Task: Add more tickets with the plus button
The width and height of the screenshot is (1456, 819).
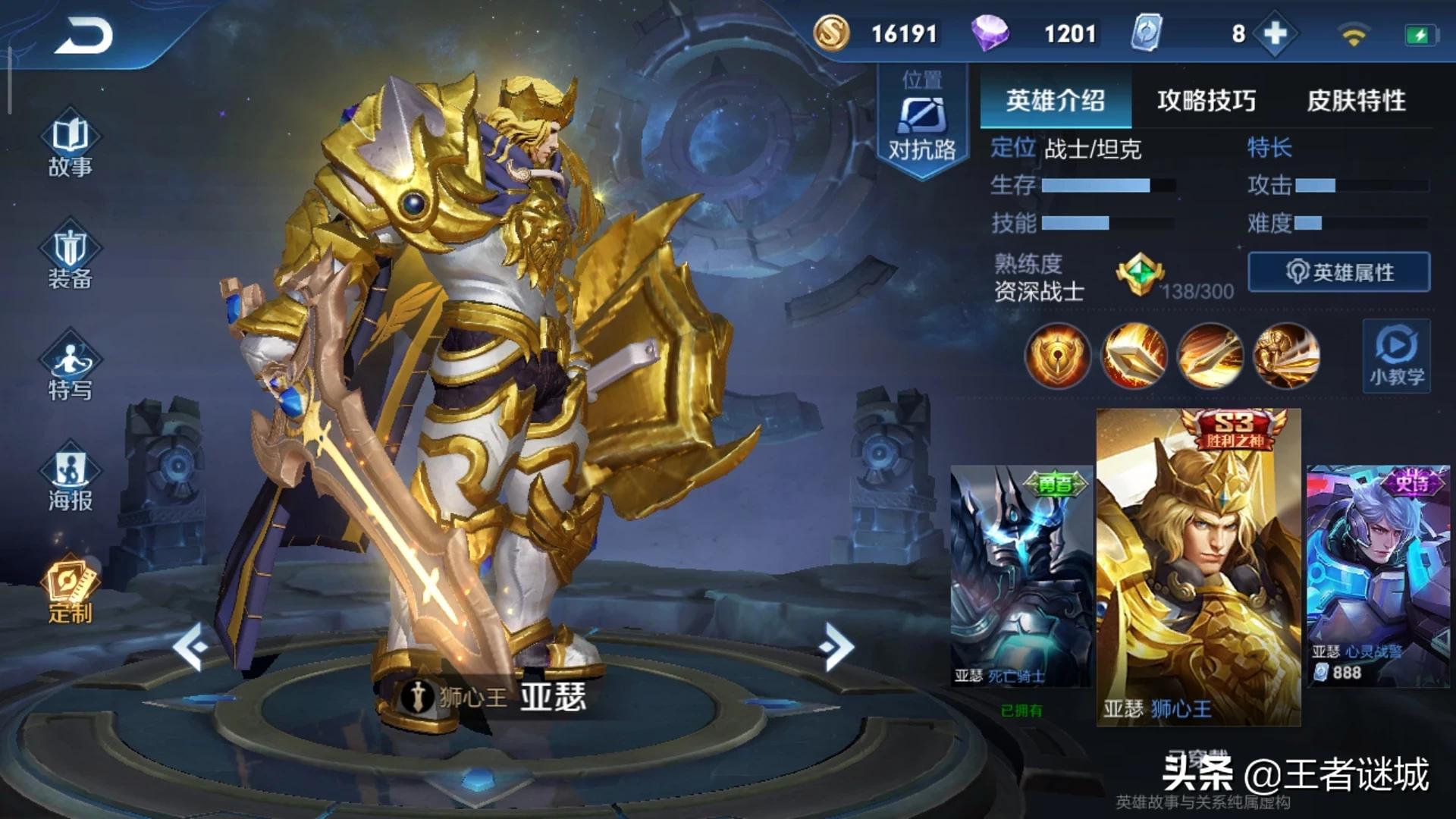Action: (1276, 33)
